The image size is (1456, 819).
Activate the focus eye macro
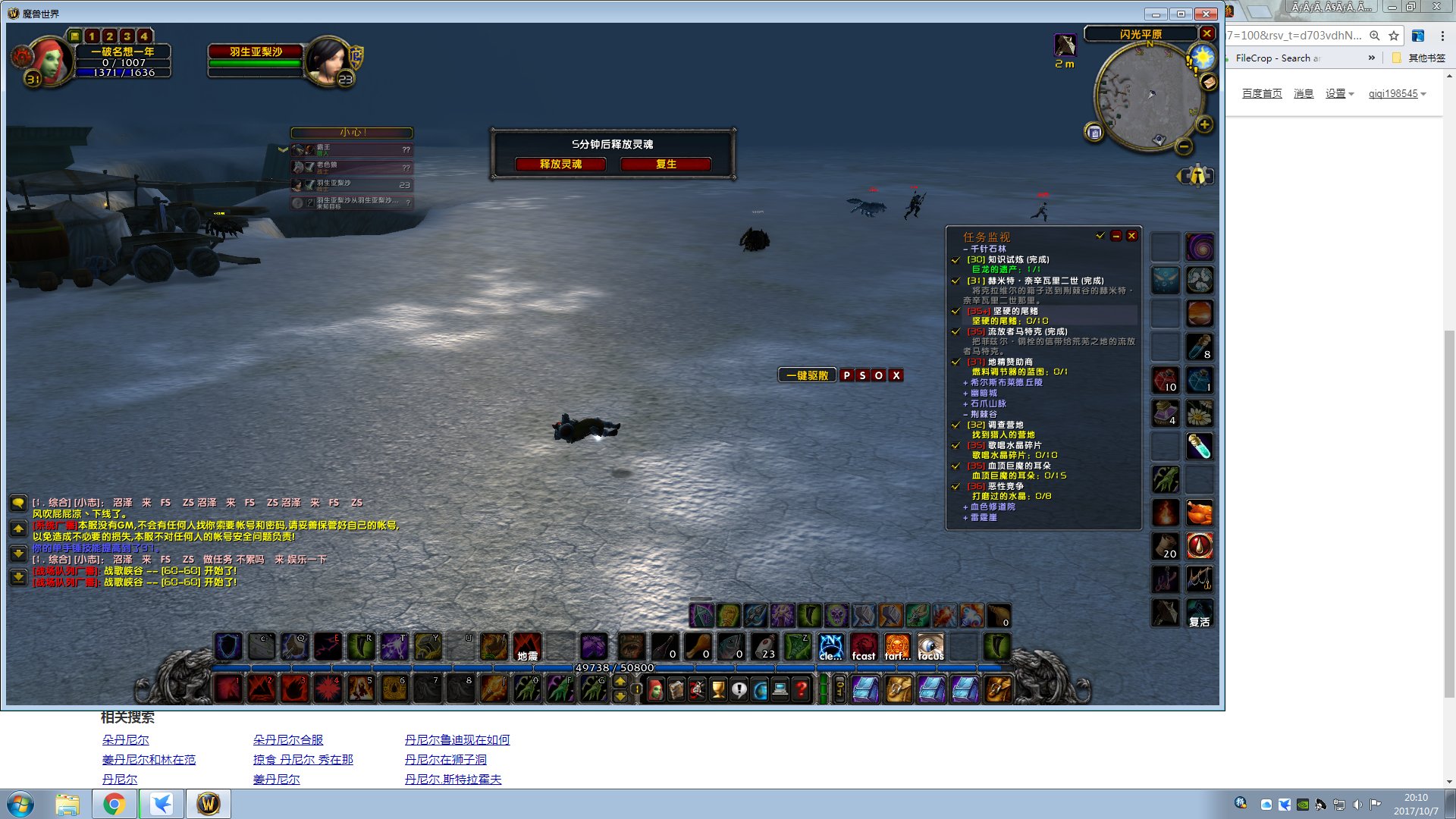pos(930,647)
